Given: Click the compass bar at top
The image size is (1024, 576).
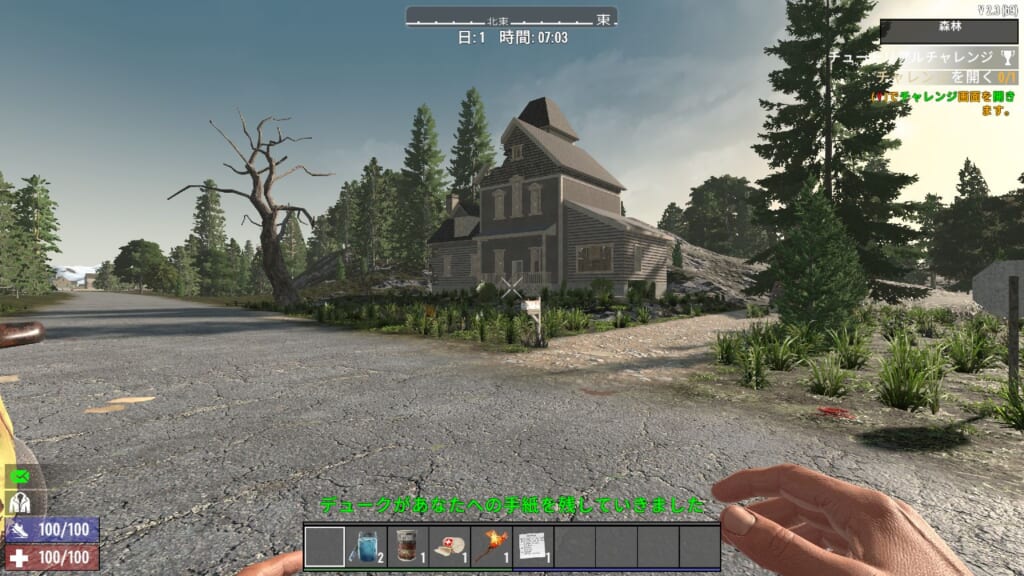Looking at the screenshot, I should [511, 18].
